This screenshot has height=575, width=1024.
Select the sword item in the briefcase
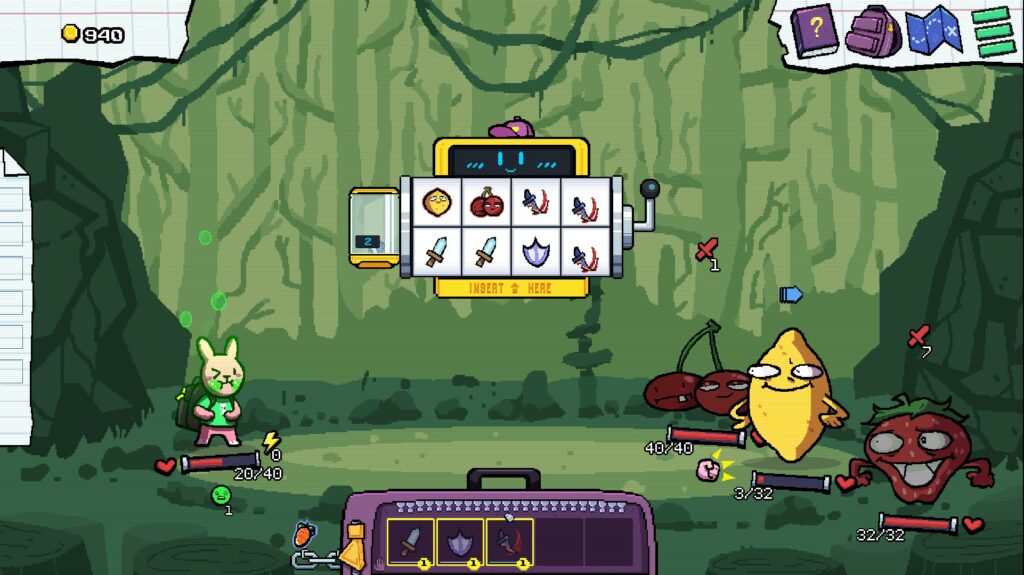410,542
